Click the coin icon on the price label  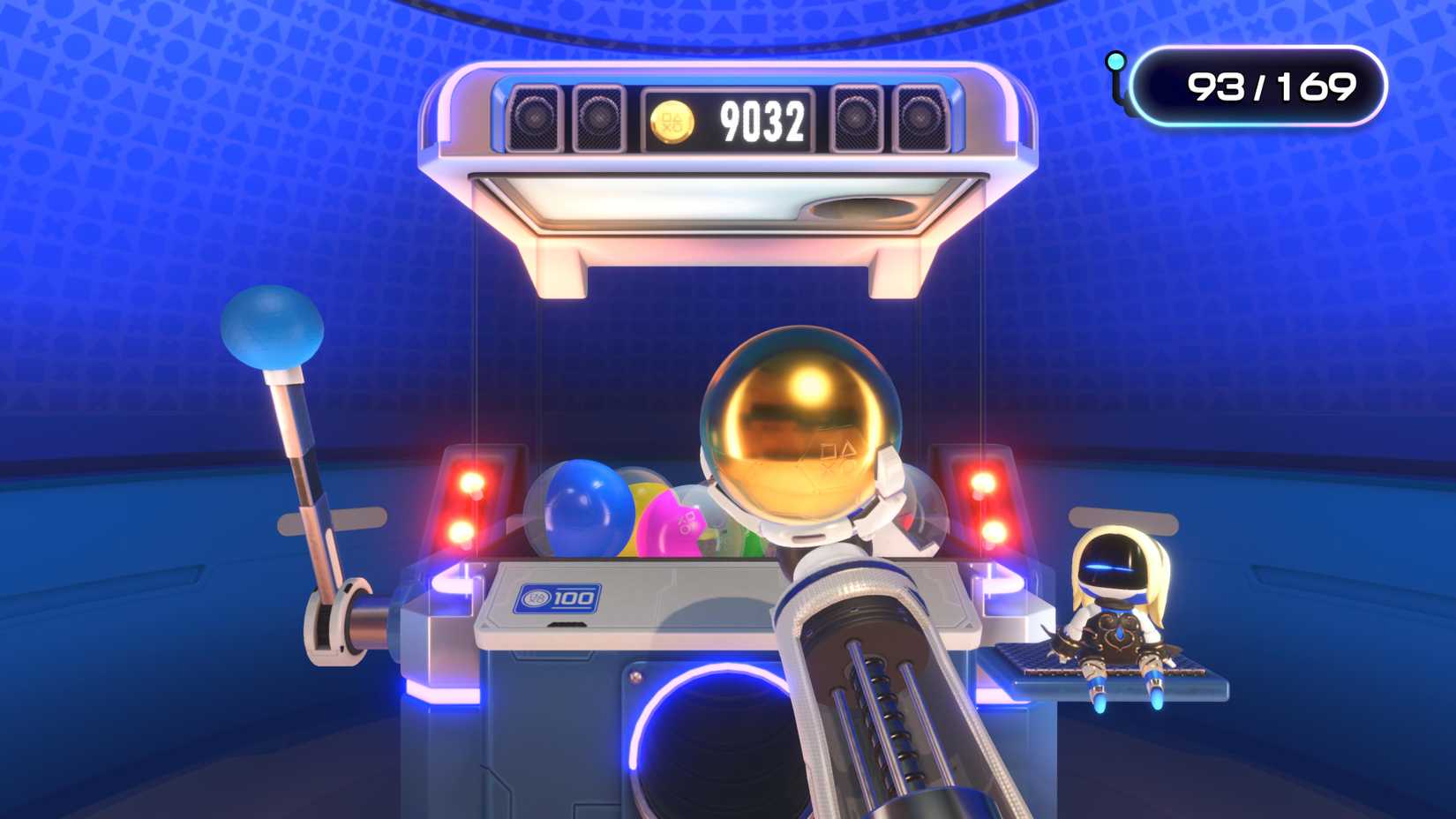[x=535, y=597]
